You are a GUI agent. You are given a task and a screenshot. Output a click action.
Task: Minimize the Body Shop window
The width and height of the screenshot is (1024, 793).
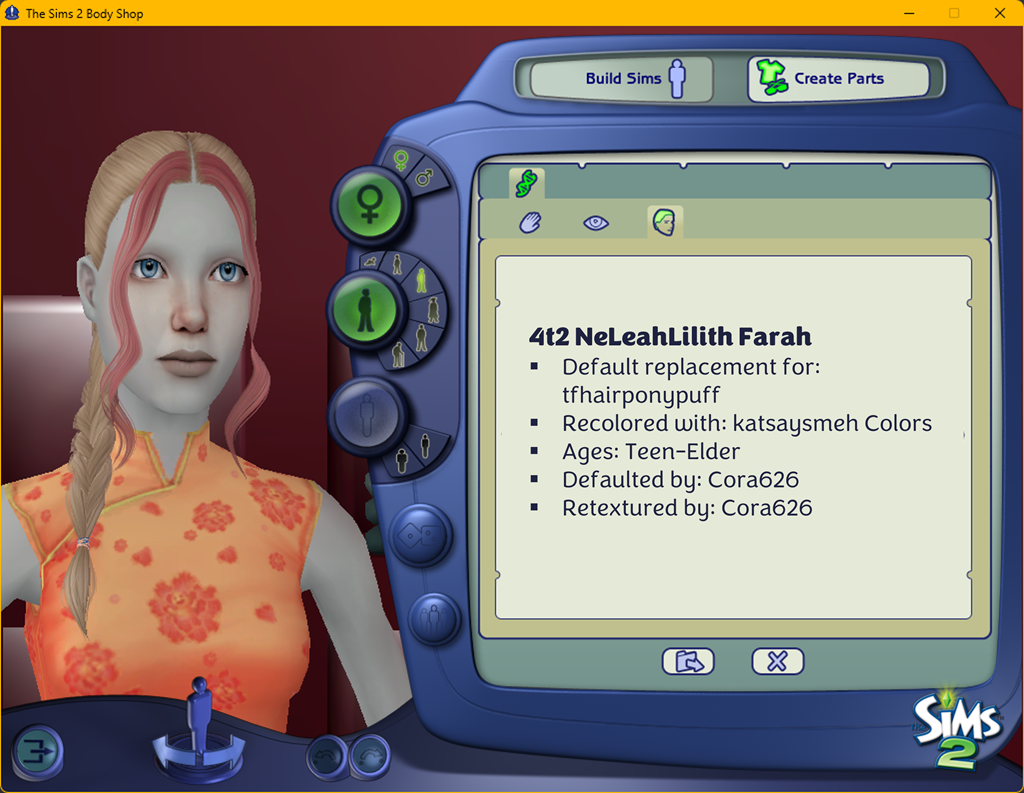click(x=908, y=13)
